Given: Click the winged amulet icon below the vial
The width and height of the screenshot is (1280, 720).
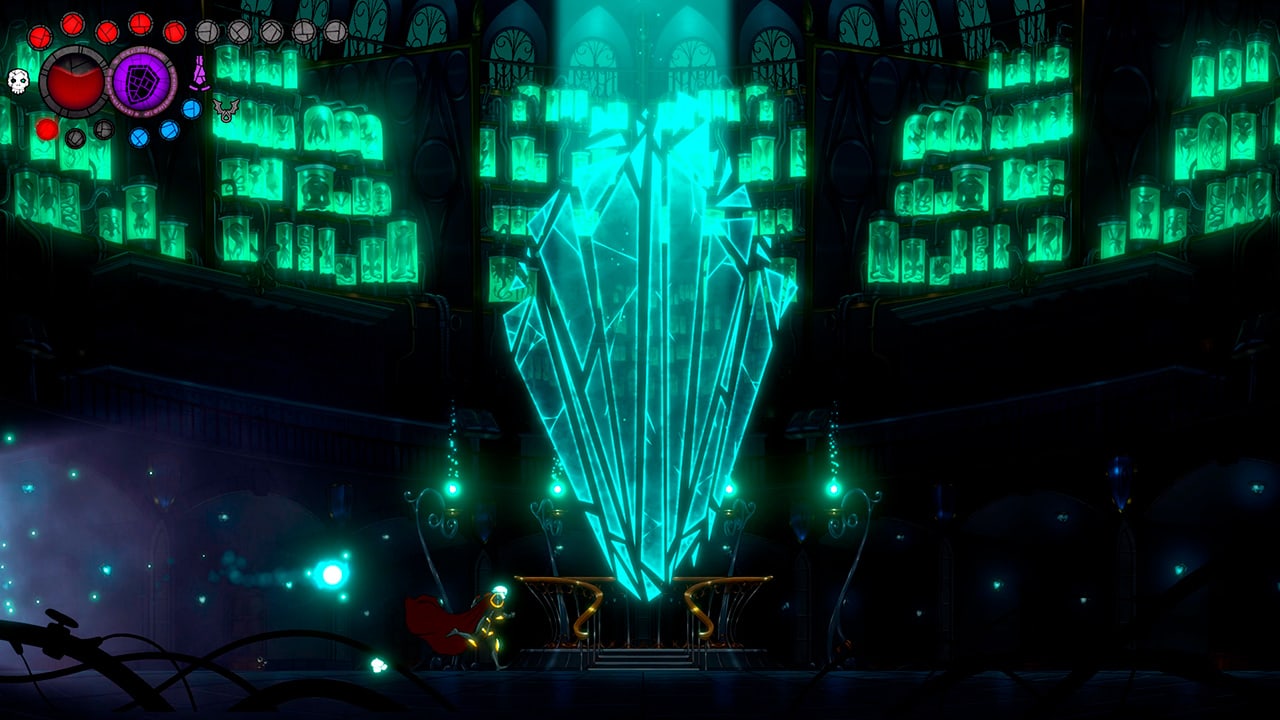Looking at the screenshot, I should pyautogui.click(x=224, y=109).
